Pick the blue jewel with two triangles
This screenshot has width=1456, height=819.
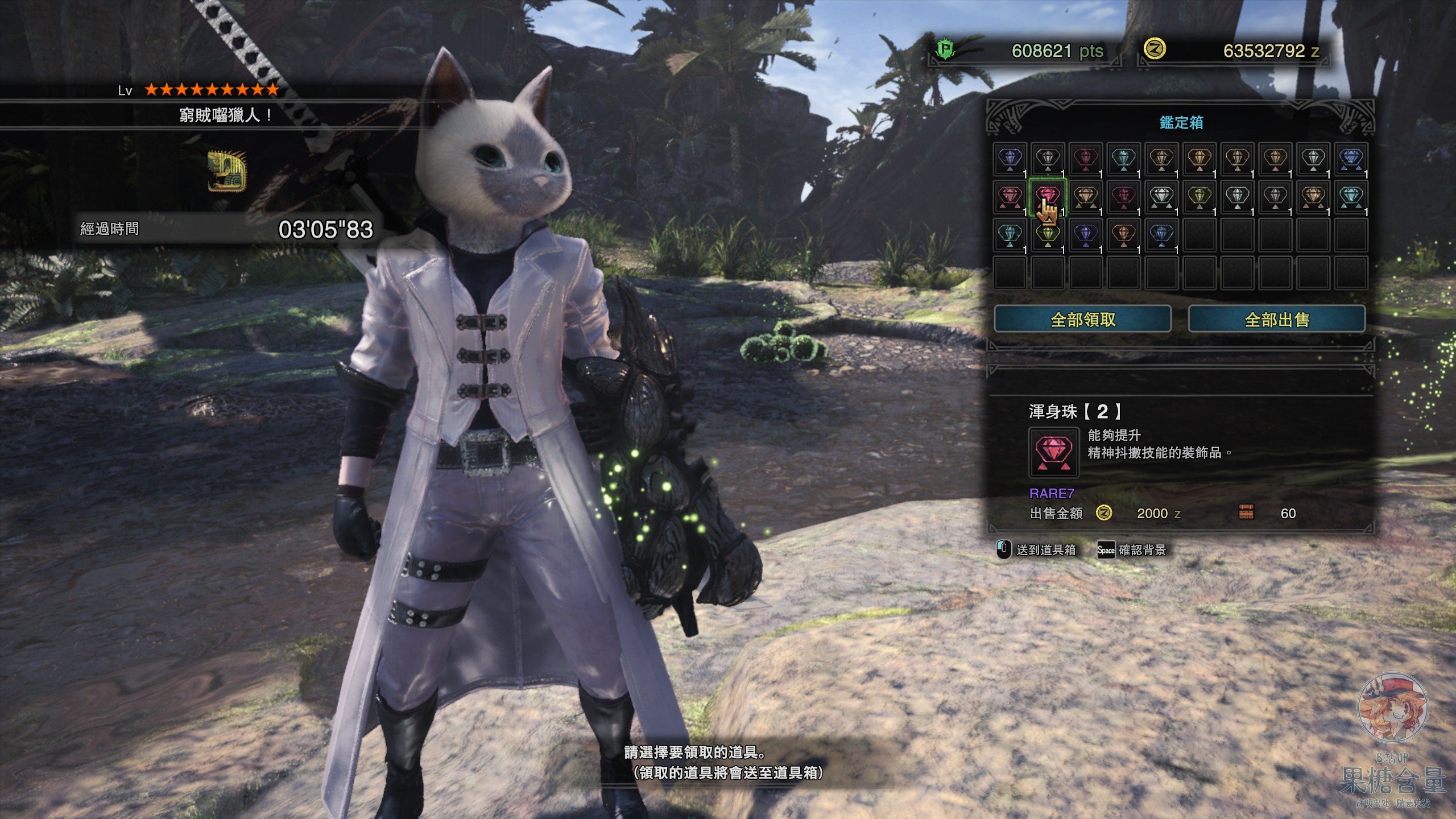tap(1351, 158)
